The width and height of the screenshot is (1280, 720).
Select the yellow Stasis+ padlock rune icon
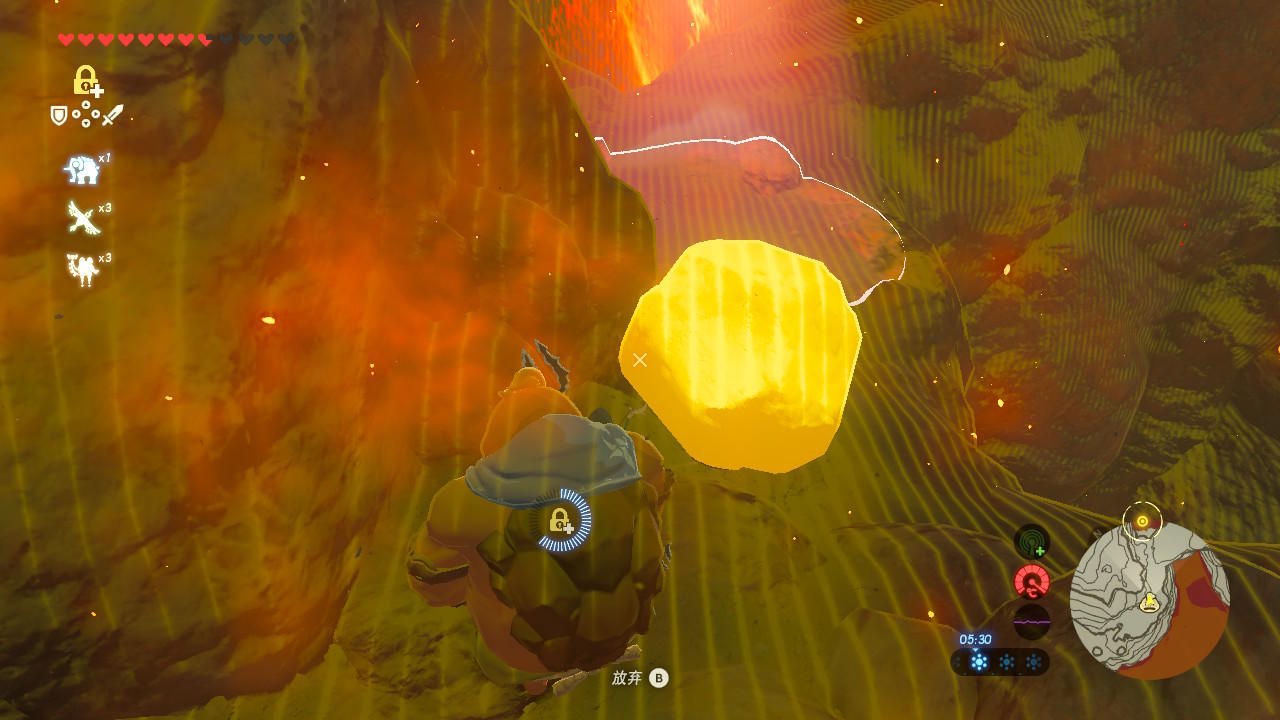coord(86,81)
